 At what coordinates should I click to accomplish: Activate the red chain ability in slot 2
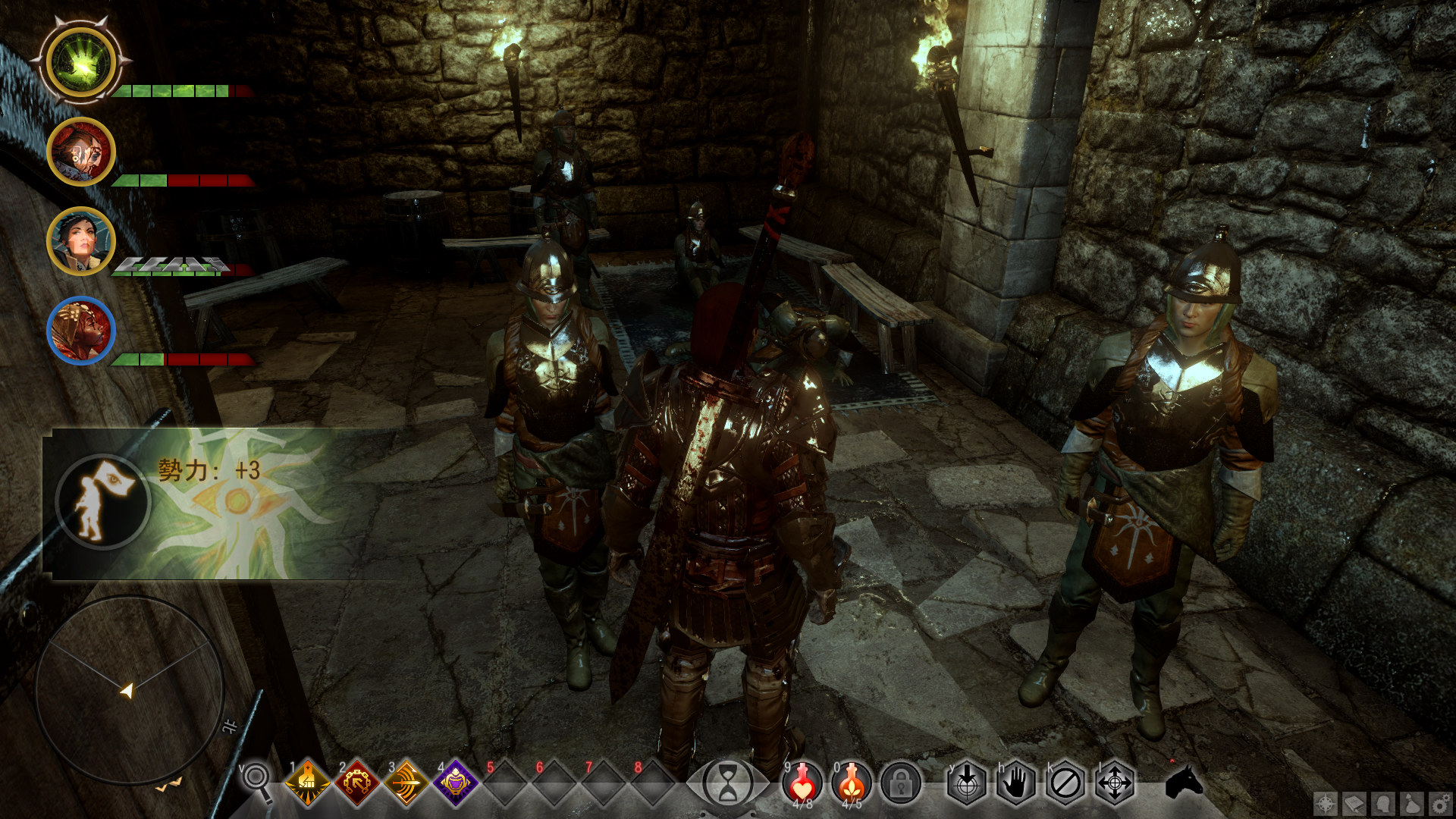(x=357, y=783)
